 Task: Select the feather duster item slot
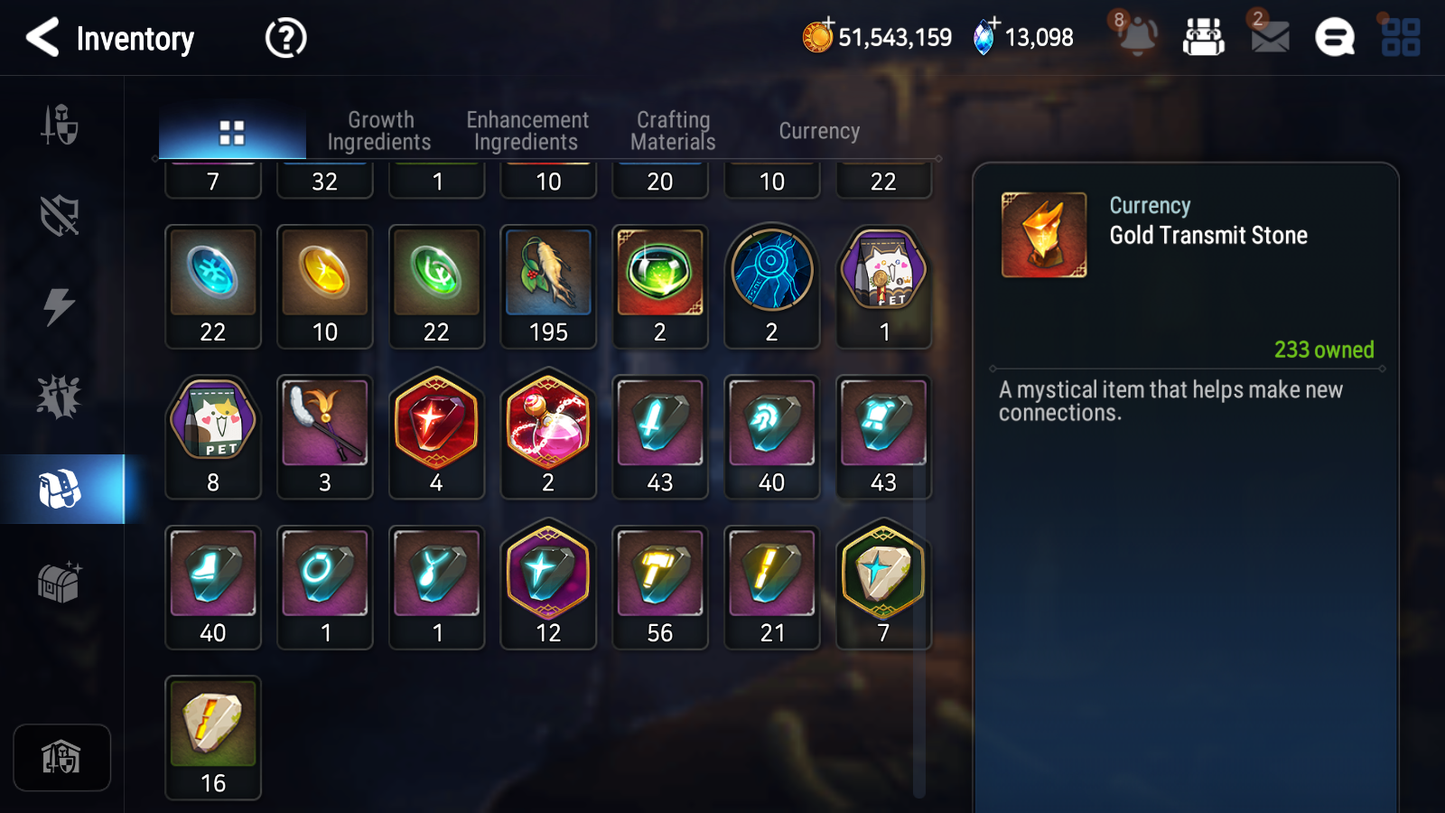coord(325,436)
